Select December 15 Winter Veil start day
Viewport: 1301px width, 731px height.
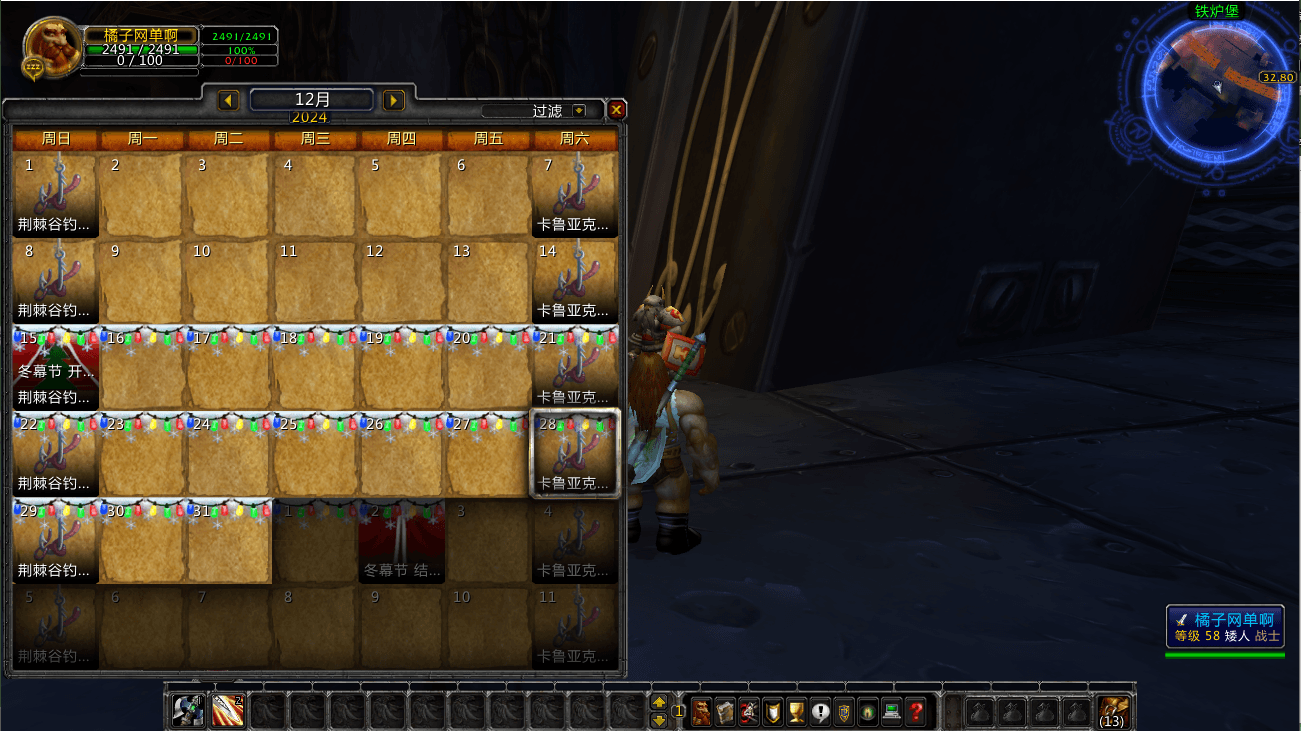(x=55, y=367)
